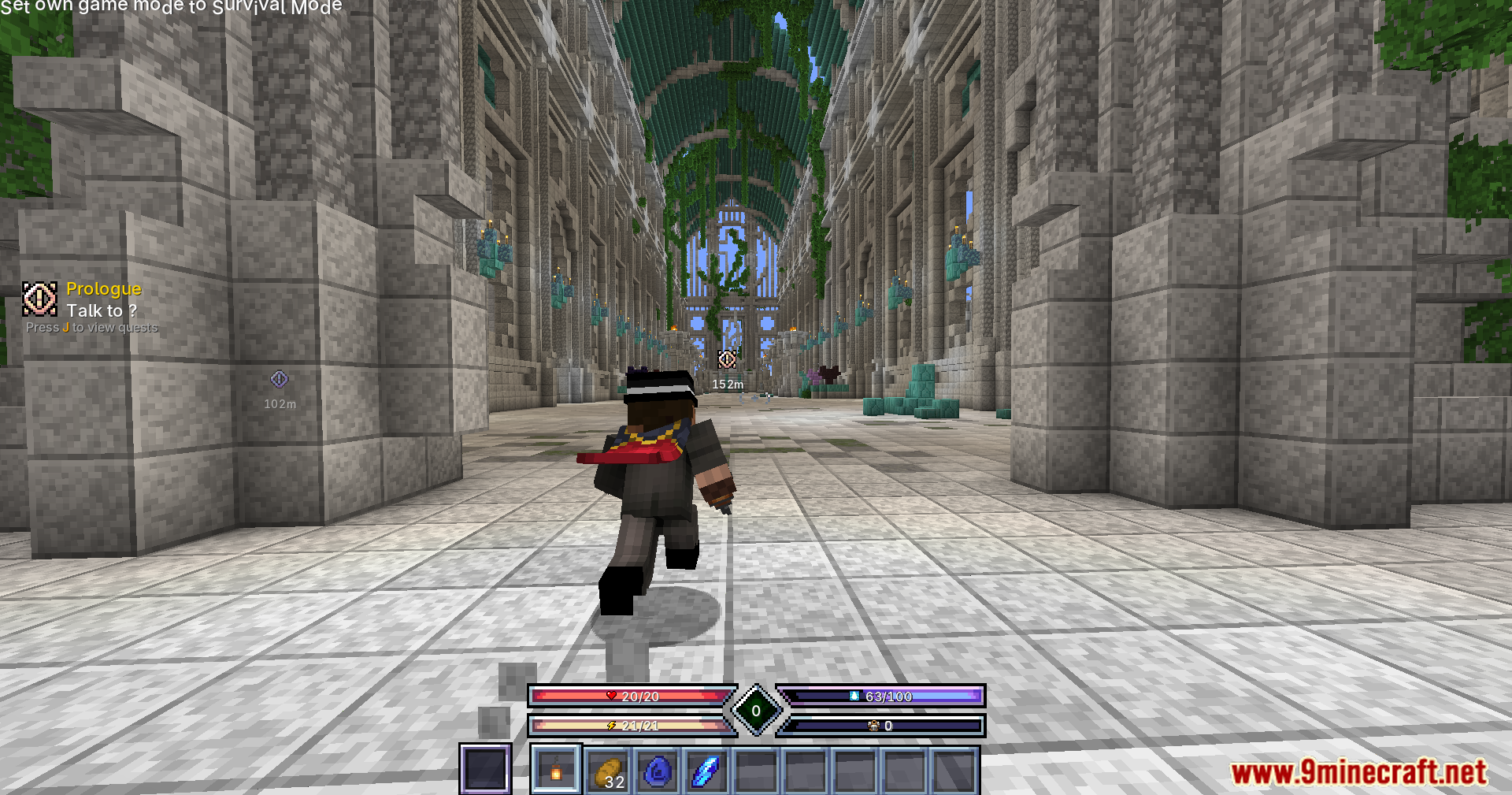This screenshot has width=1512, height=795.
Task: Open the www.9minecraft.net watermark link
Action: pos(1358,772)
